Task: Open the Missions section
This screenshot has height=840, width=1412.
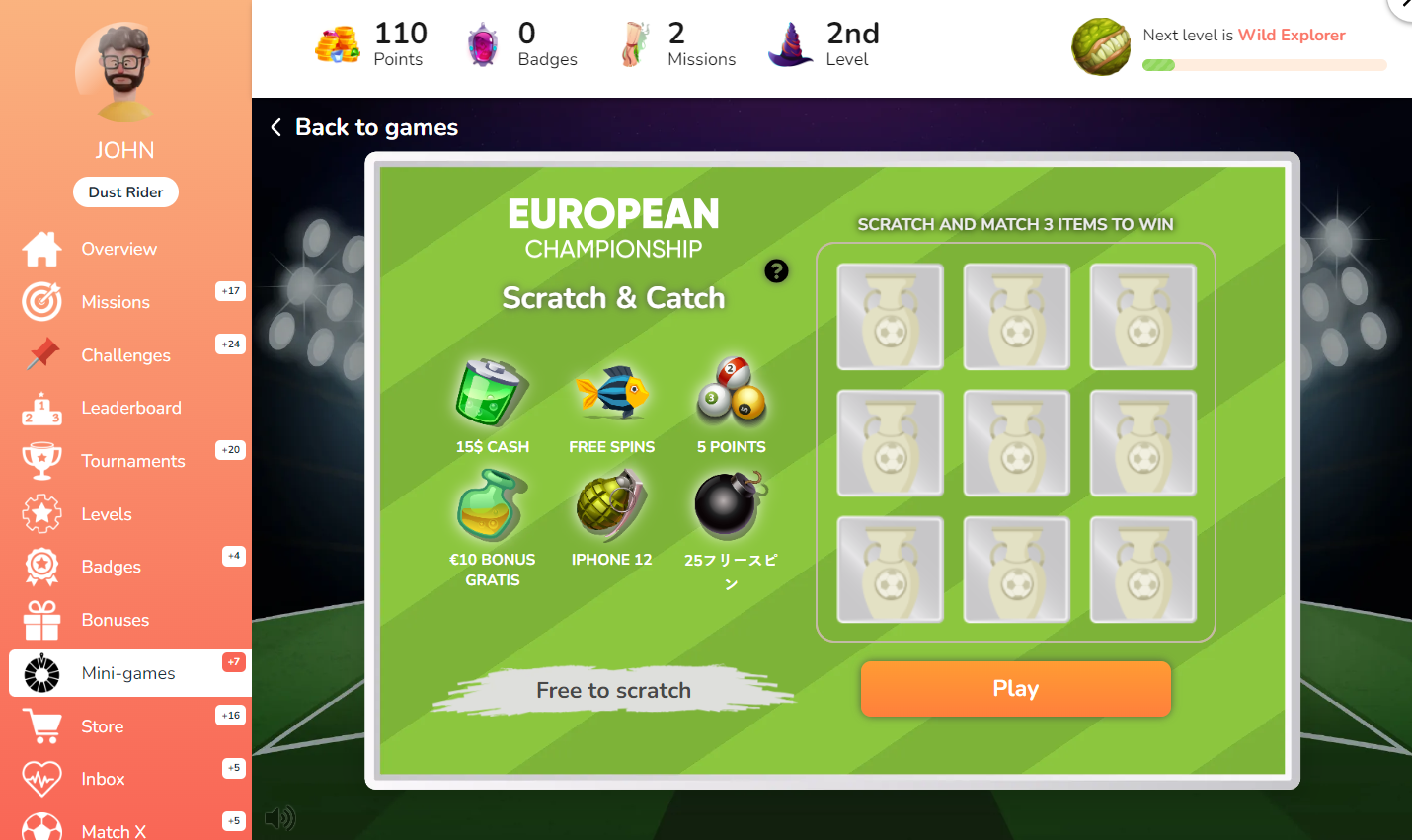Action: click(116, 302)
